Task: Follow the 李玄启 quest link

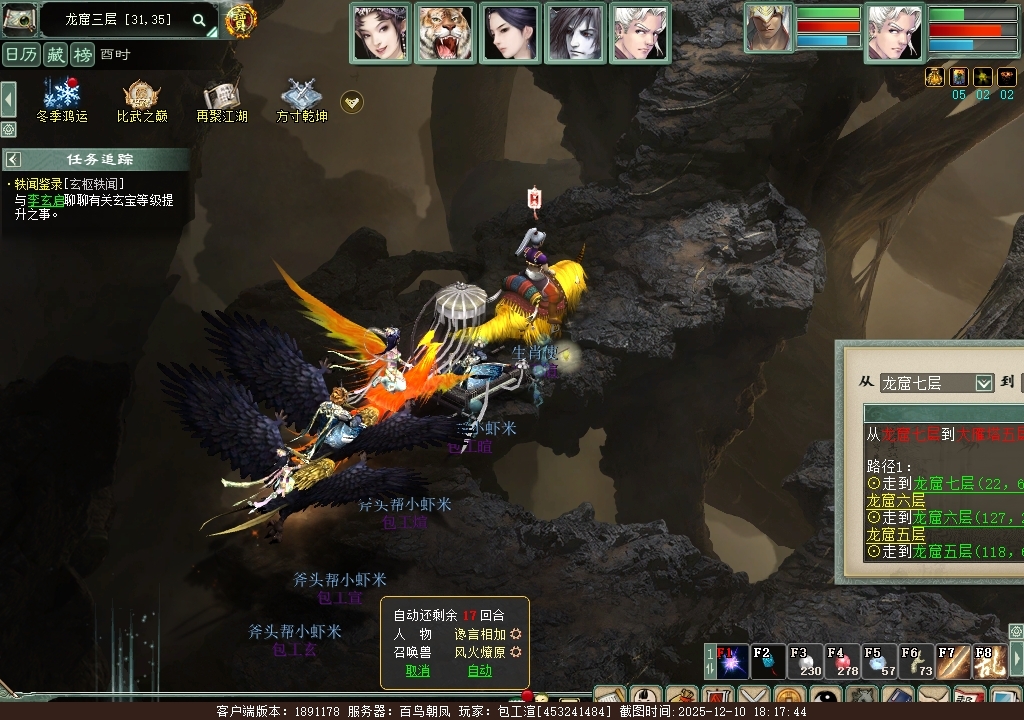Action: (x=46, y=200)
